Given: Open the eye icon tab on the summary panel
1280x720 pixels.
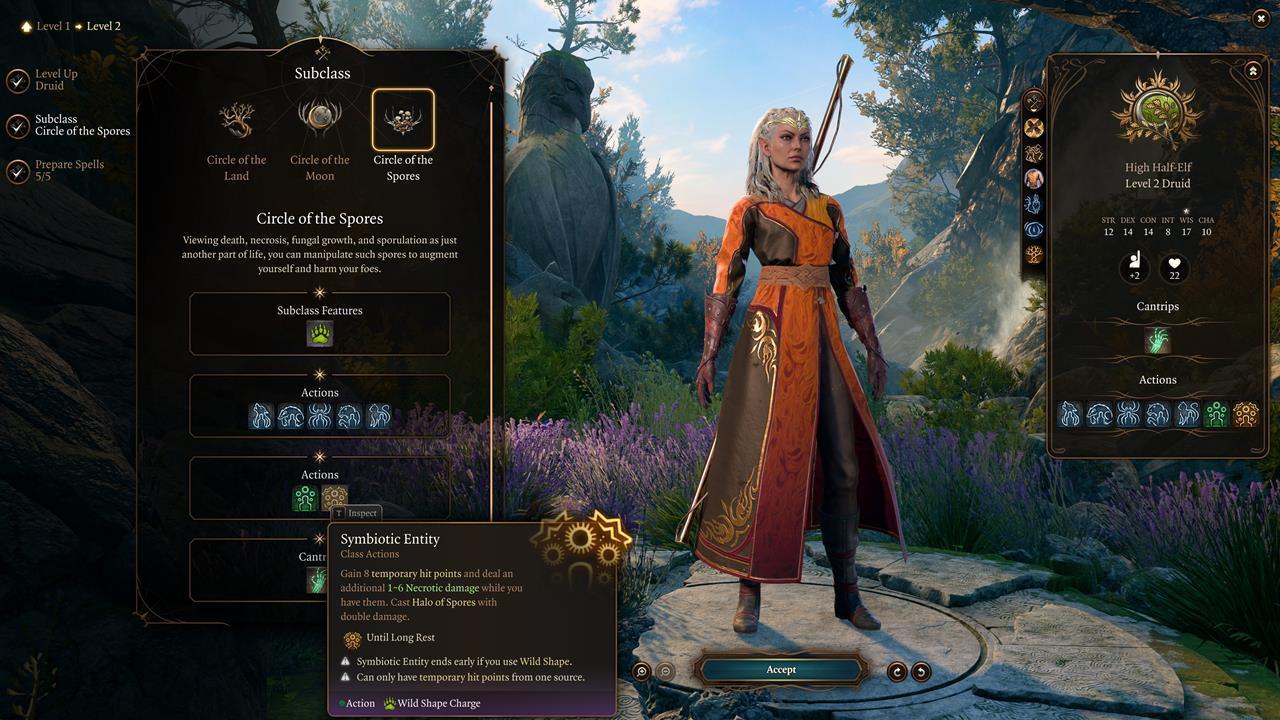Looking at the screenshot, I should [x=1034, y=229].
